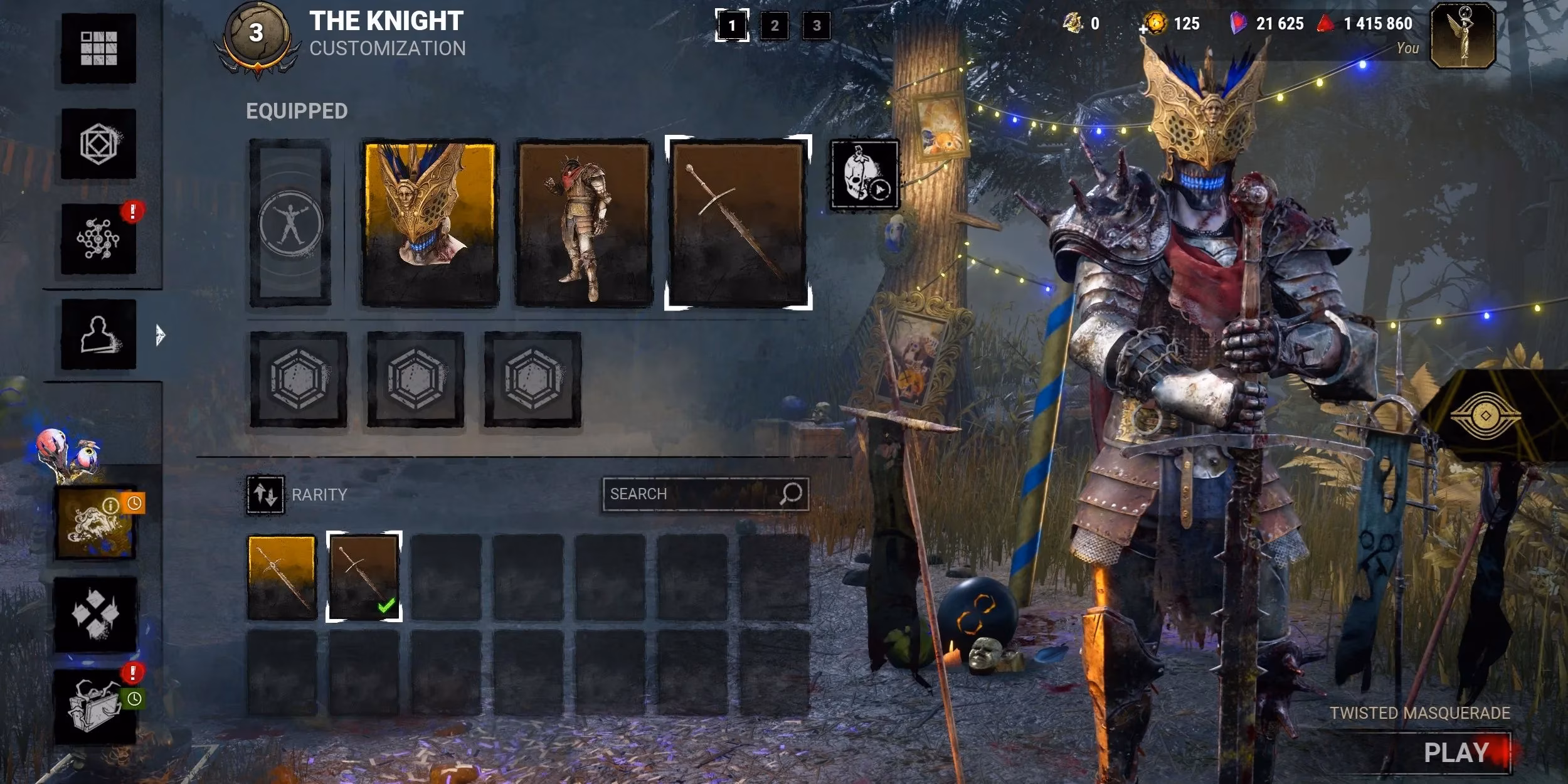Toggle the RARITY sort order button
The width and height of the screenshot is (1568, 784).
265,495
